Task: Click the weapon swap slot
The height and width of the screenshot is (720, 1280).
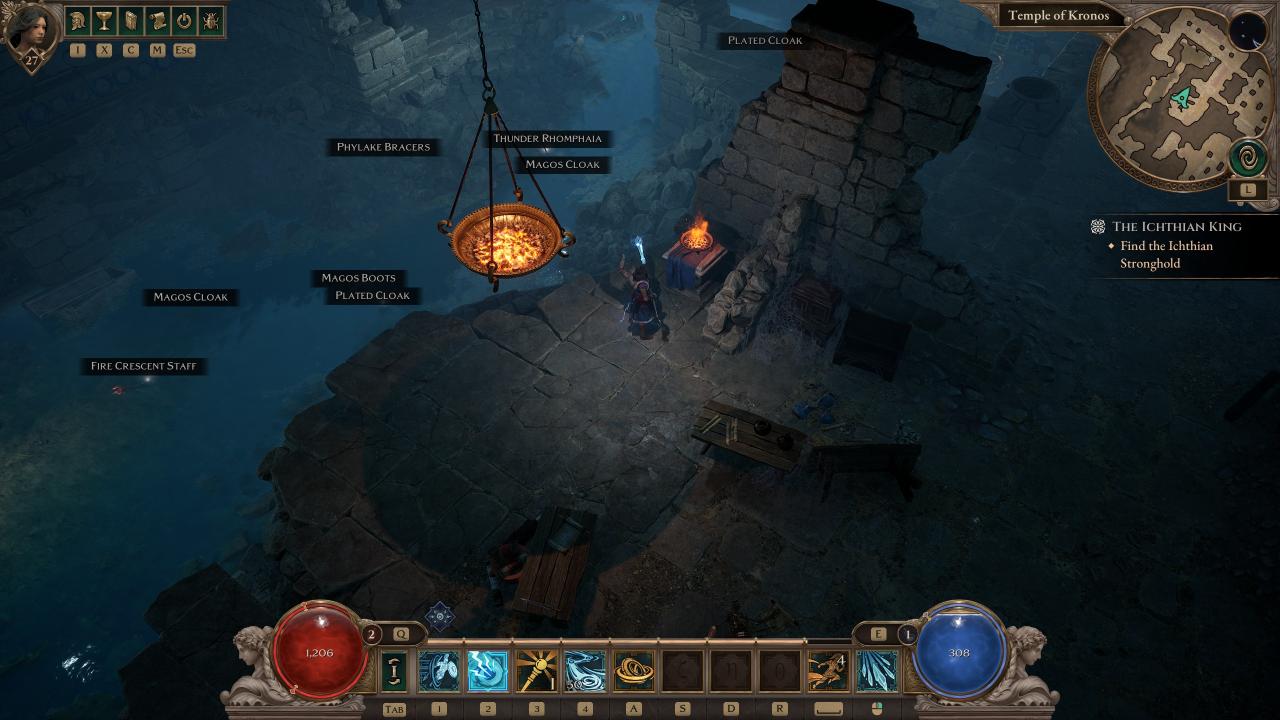Action: [x=394, y=671]
